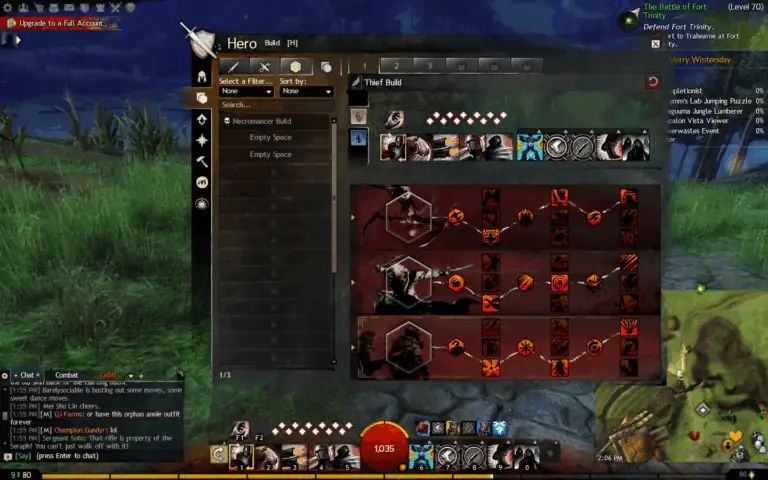Click the Upgrade to a Full Account banner
The width and height of the screenshot is (768, 480).
point(60,22)
